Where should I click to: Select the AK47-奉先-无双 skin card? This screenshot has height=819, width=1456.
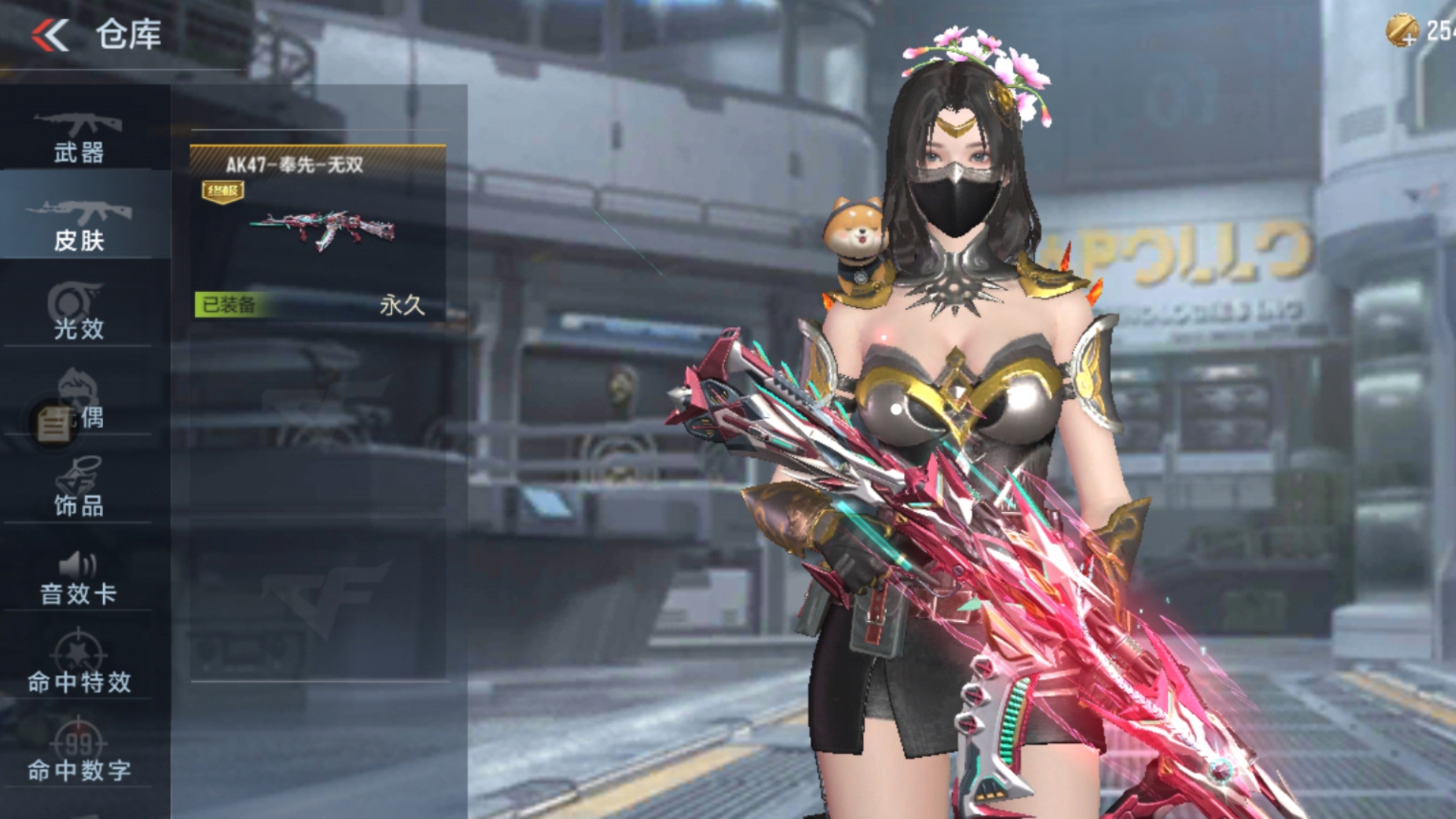coord(318,232)
